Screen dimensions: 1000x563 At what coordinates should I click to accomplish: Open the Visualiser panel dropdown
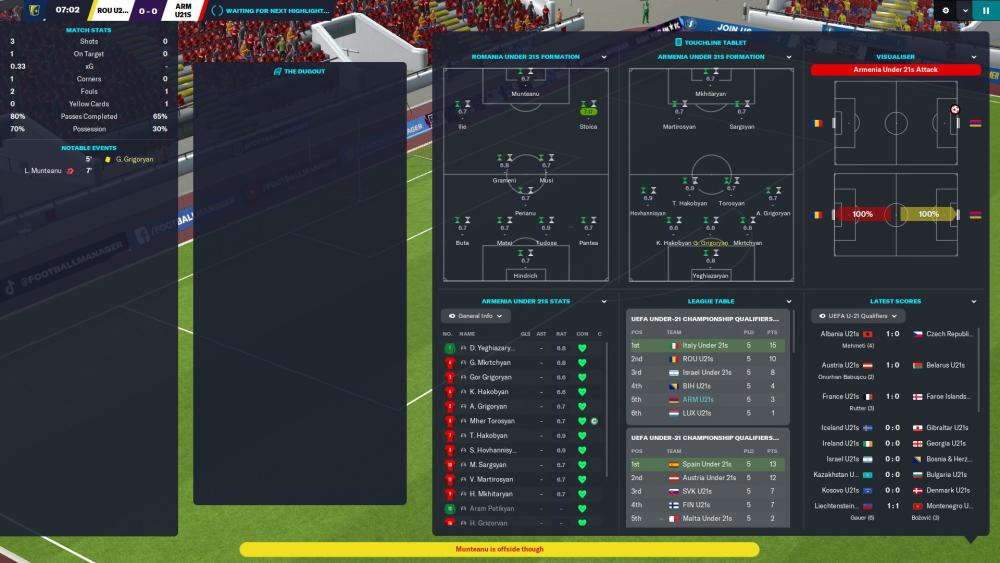pyautogui.click(x=974, y=57)
